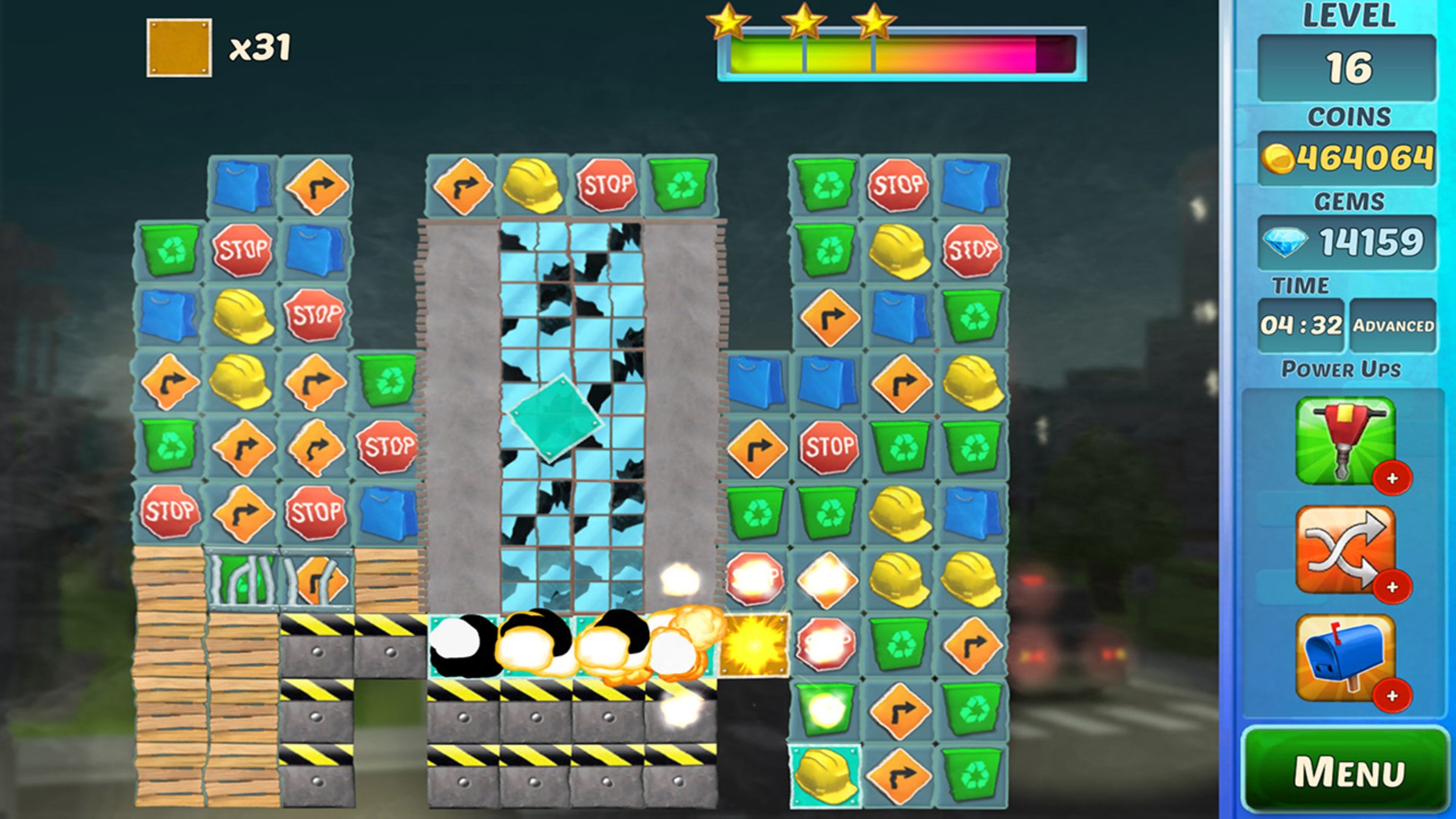
Task: Select a blue shopping bag tile
Action: [241, 184]
